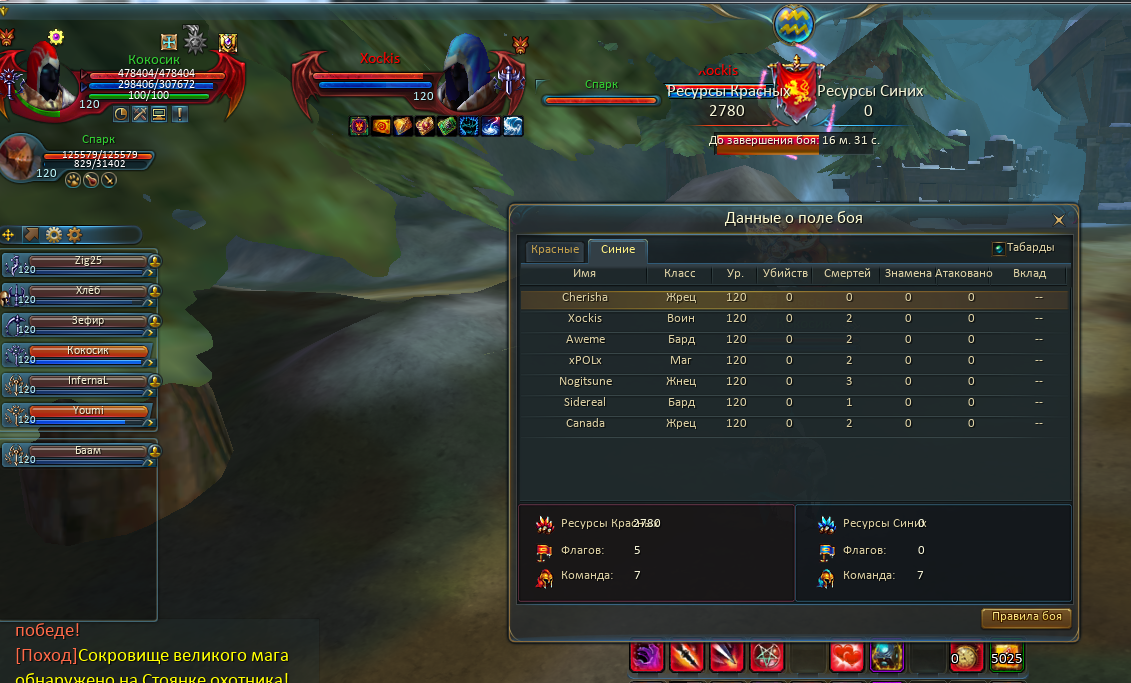Sort the table by Убийств column

click(x=785, y=274)
